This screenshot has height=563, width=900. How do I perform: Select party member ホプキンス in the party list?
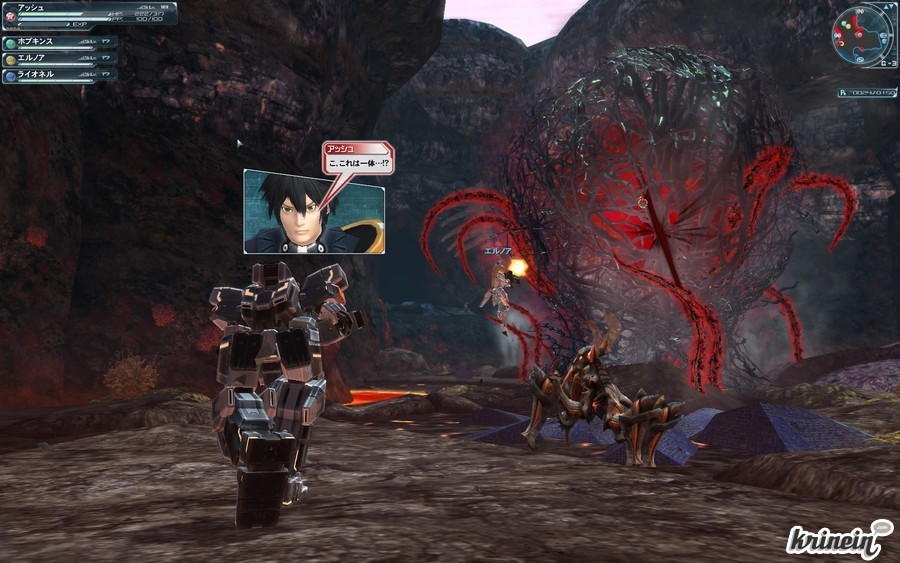[60, 43]
